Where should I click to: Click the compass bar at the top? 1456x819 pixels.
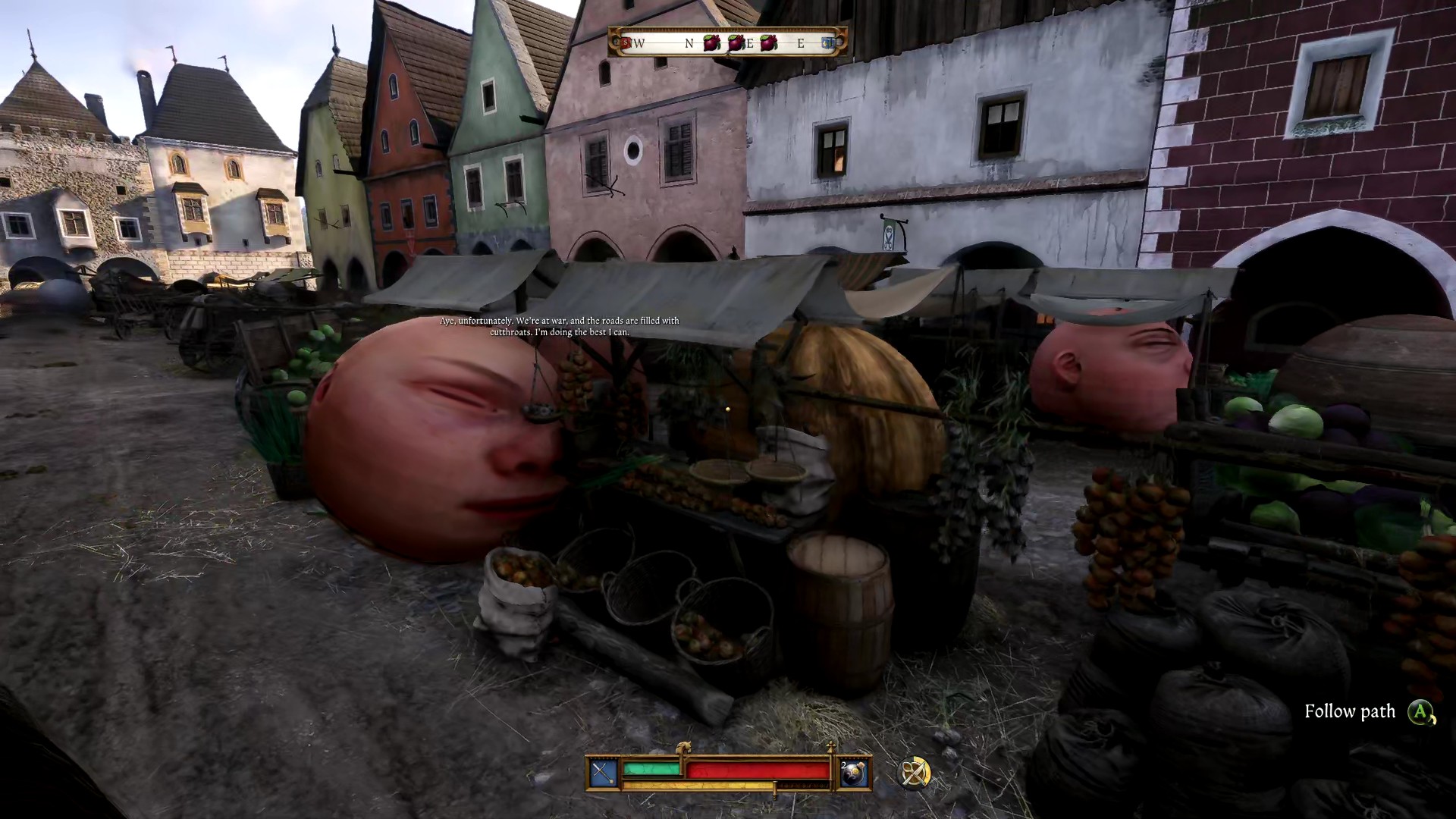point(728,43)
